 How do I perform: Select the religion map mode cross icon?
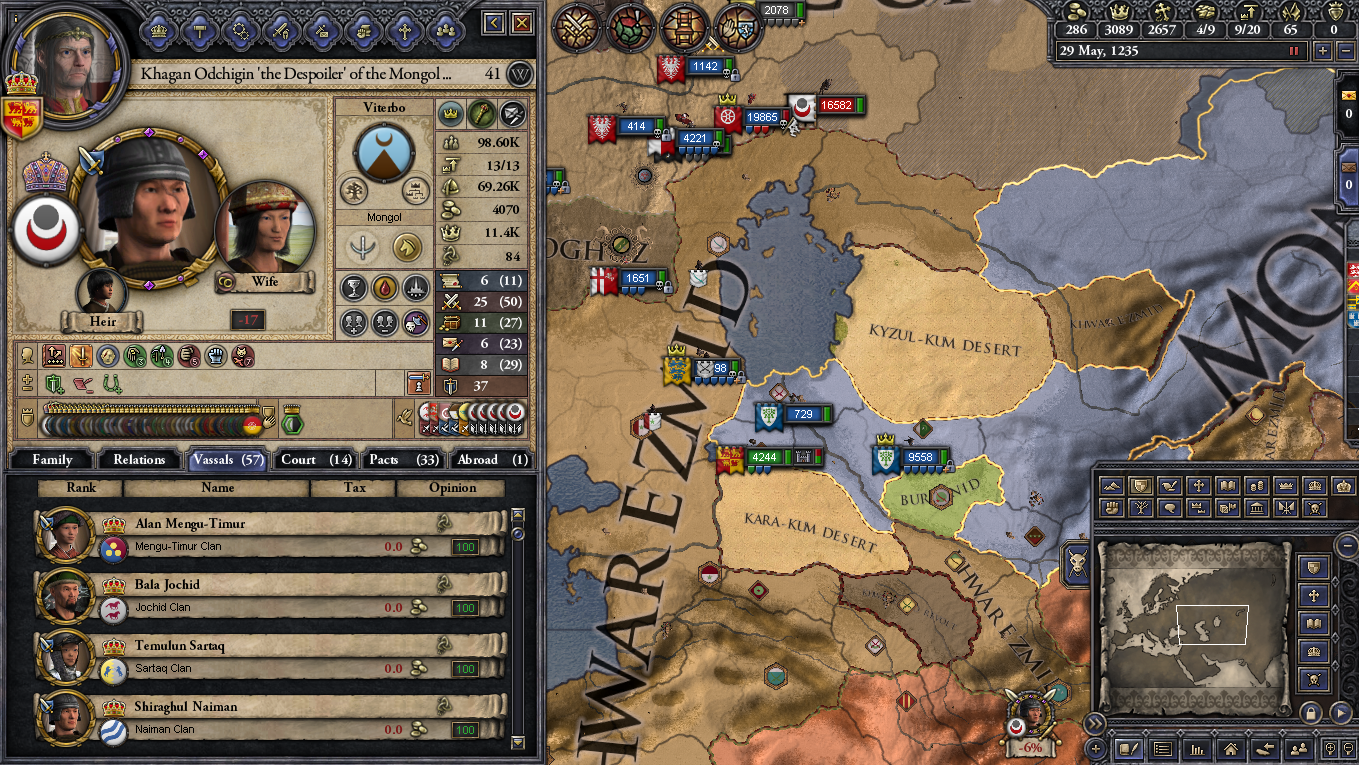(x=1199, y=486)
